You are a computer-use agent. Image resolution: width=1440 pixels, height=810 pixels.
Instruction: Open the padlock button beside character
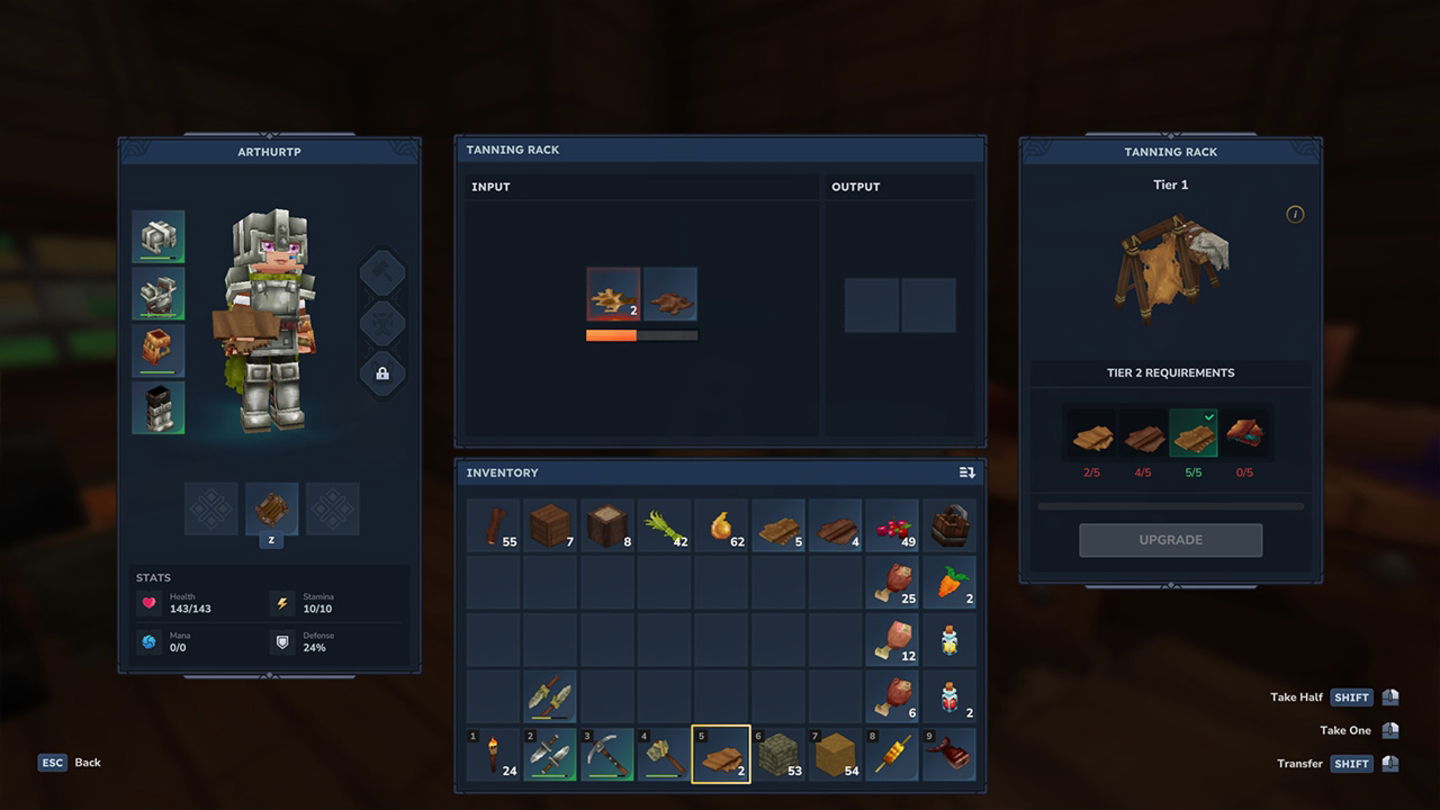[382, 373]
